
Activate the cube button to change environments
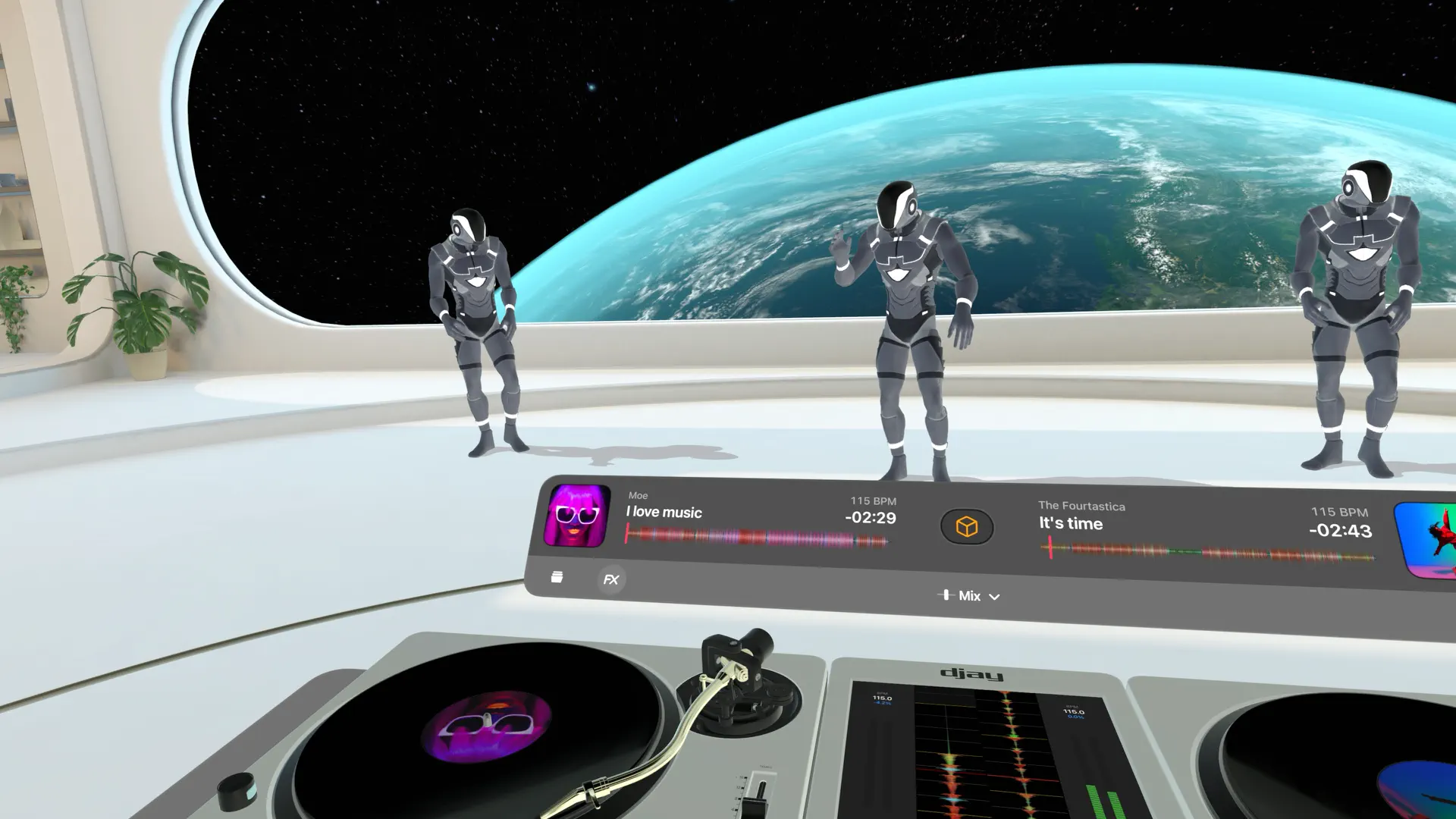coord(967,526)
